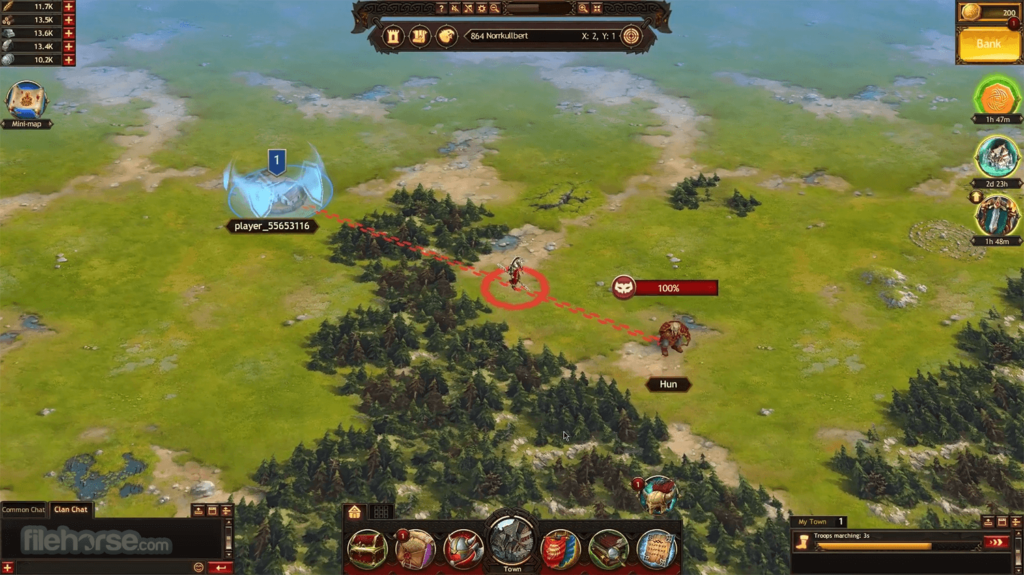Open the horned helmet menu
The height and width of the screenshot is (575, 1024).
(463, 549)
